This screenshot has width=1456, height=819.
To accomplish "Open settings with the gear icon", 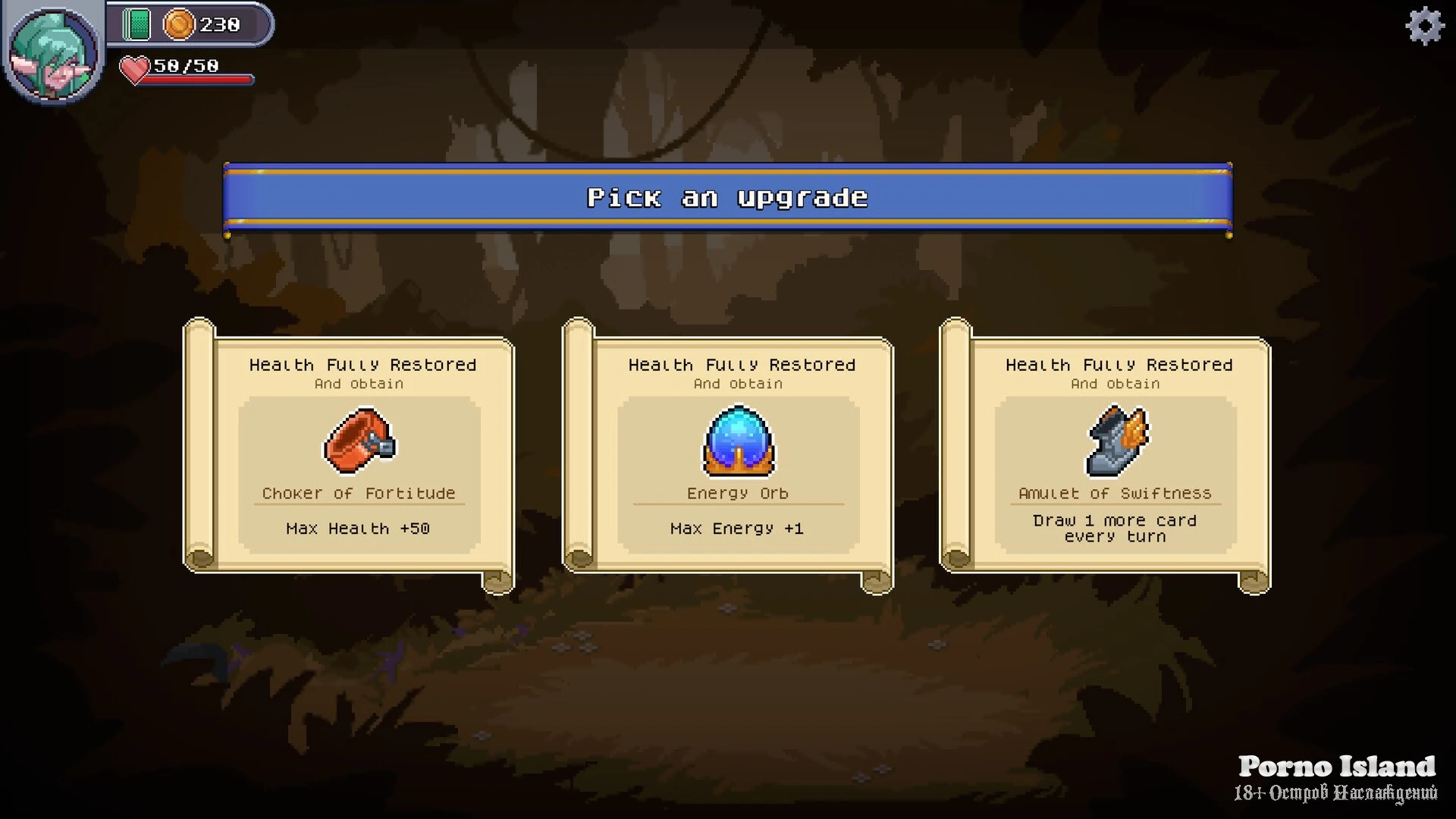I will pyautogui.click(x=1425, y=27).
